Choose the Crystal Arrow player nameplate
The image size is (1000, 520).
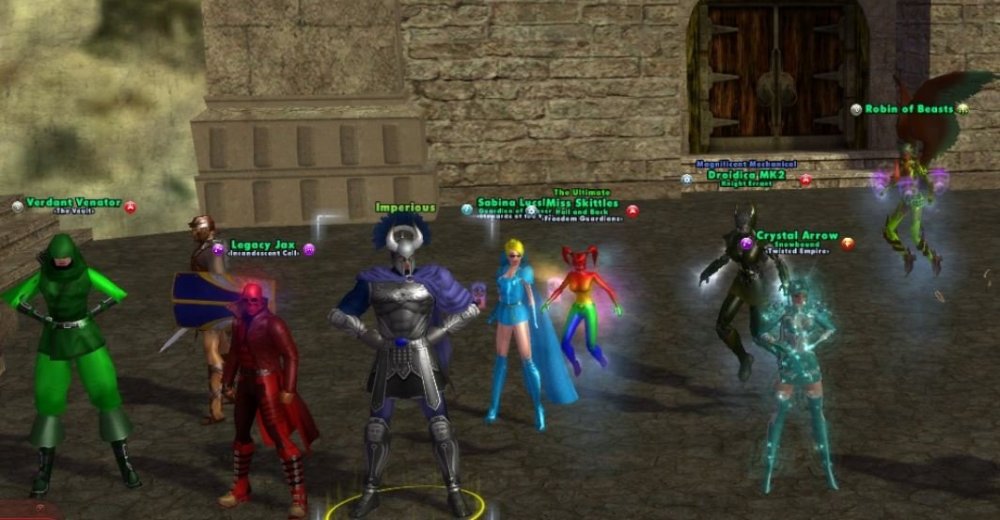click(x=797, y=236)
